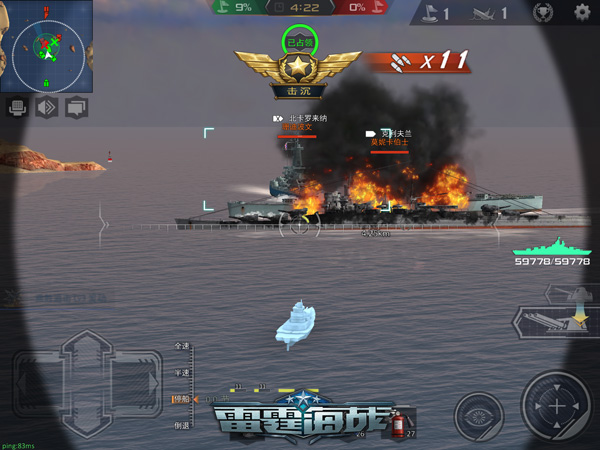This screenshot has width=600, height=450.
Task: Use the fire extinguisher repair item
Action: [x=398, y=424]
